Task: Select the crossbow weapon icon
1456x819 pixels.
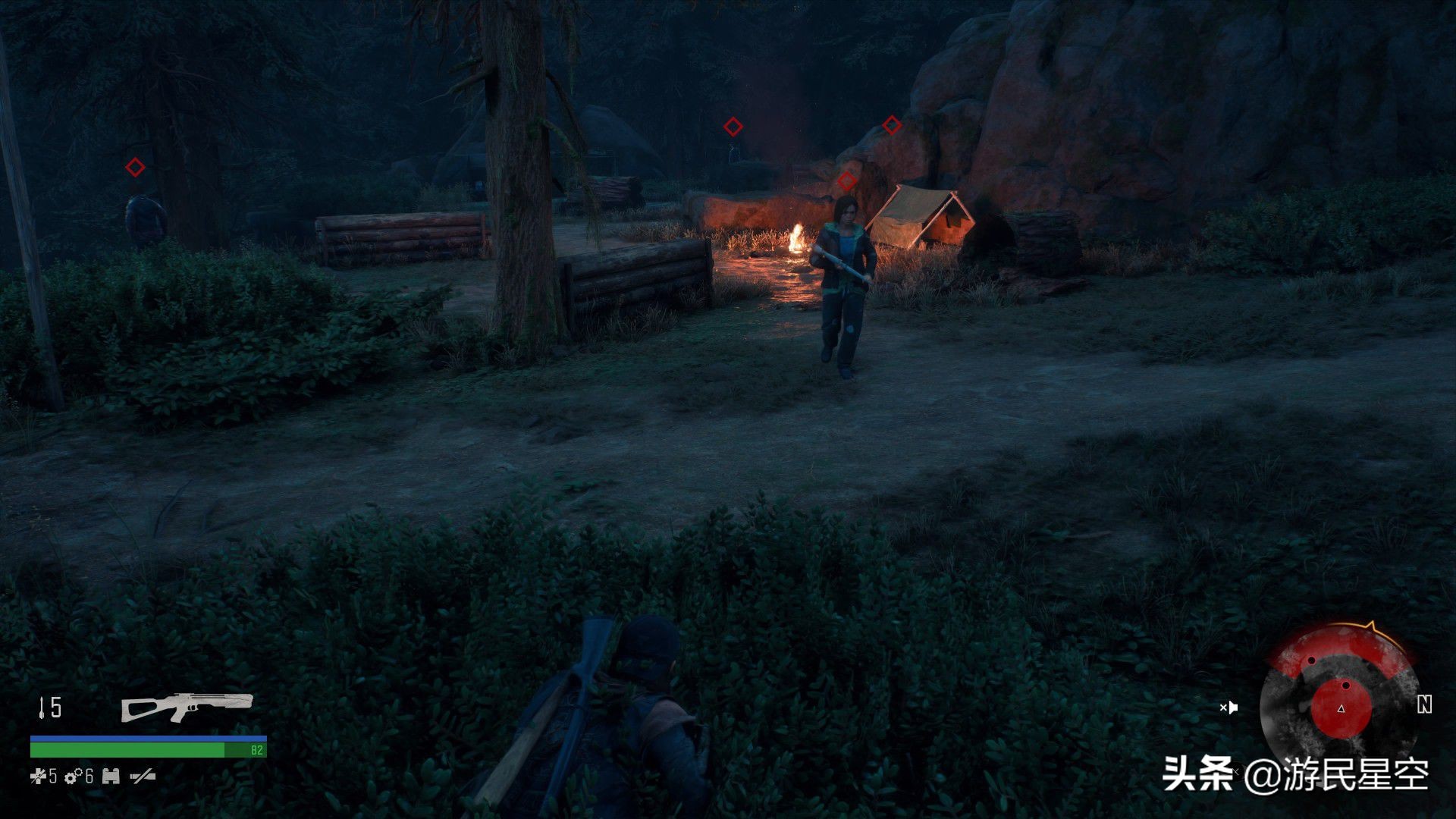Action: [x=187, y=707]
